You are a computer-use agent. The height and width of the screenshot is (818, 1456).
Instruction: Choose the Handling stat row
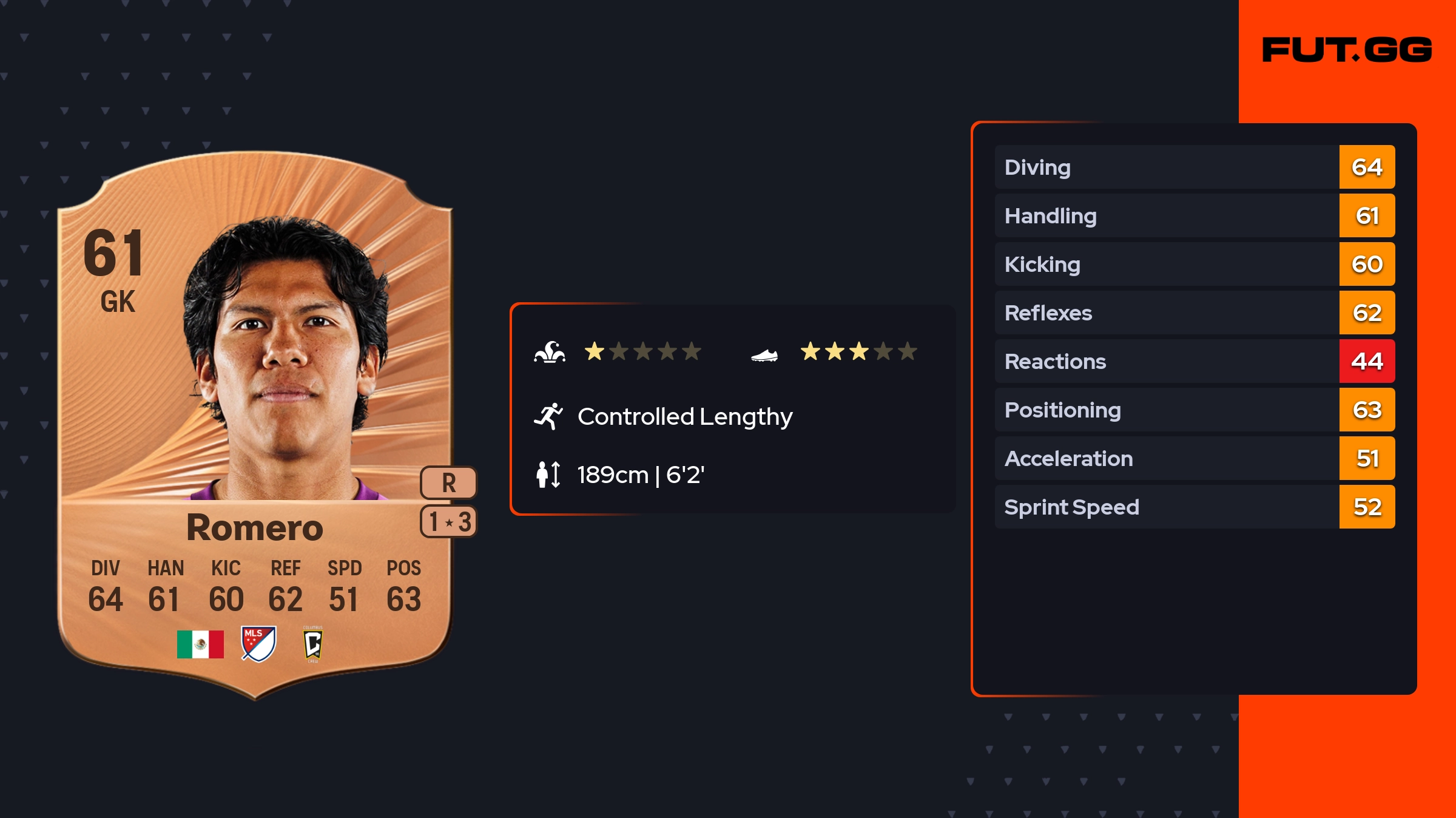click(x=1194, y=216)
